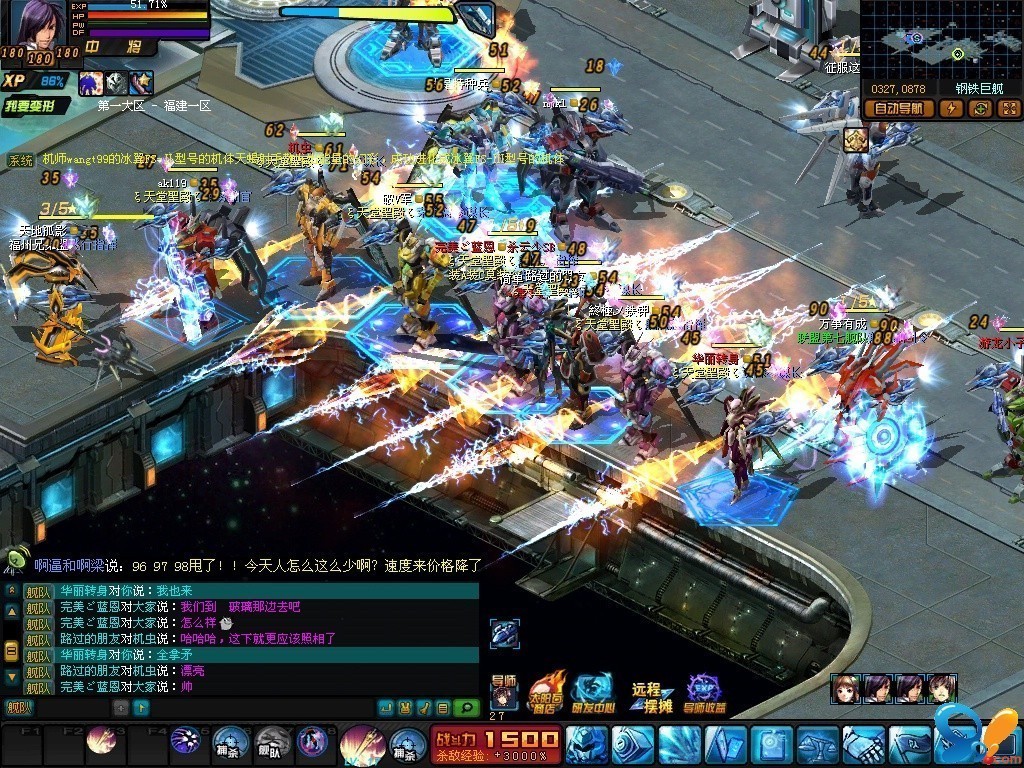Select the first brown-haired girl party portrait
The width and height of the screenshot is (1024, 768).
pos(845,688)
